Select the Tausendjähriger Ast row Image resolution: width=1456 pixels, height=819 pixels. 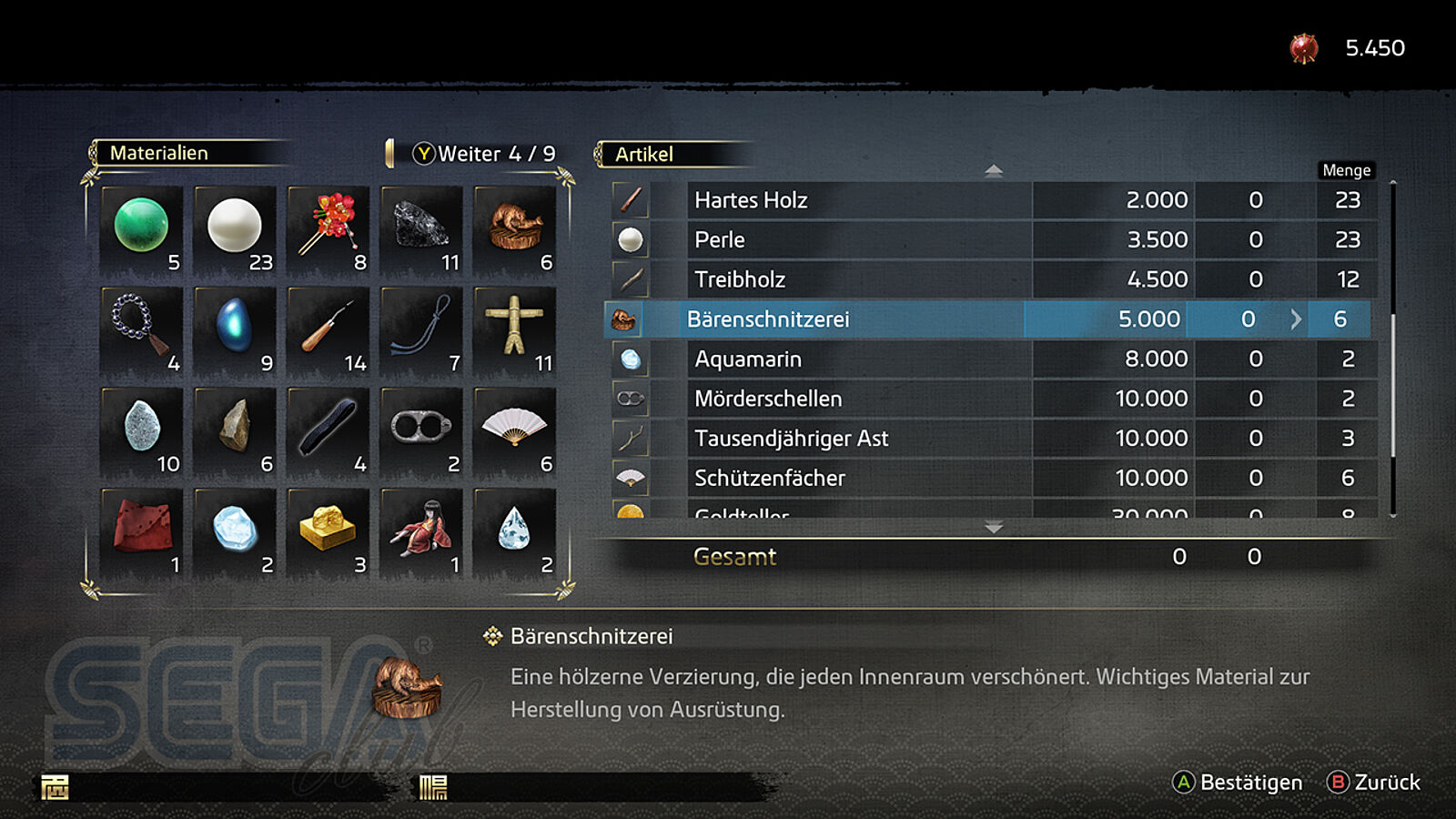(x=992, y=439)
